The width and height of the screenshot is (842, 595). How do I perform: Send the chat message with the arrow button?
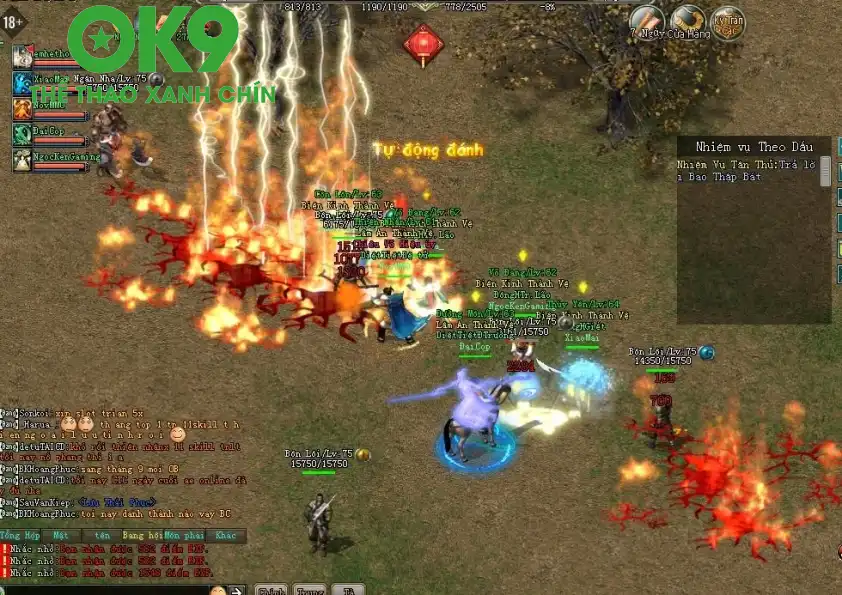(x=235, y=589)
